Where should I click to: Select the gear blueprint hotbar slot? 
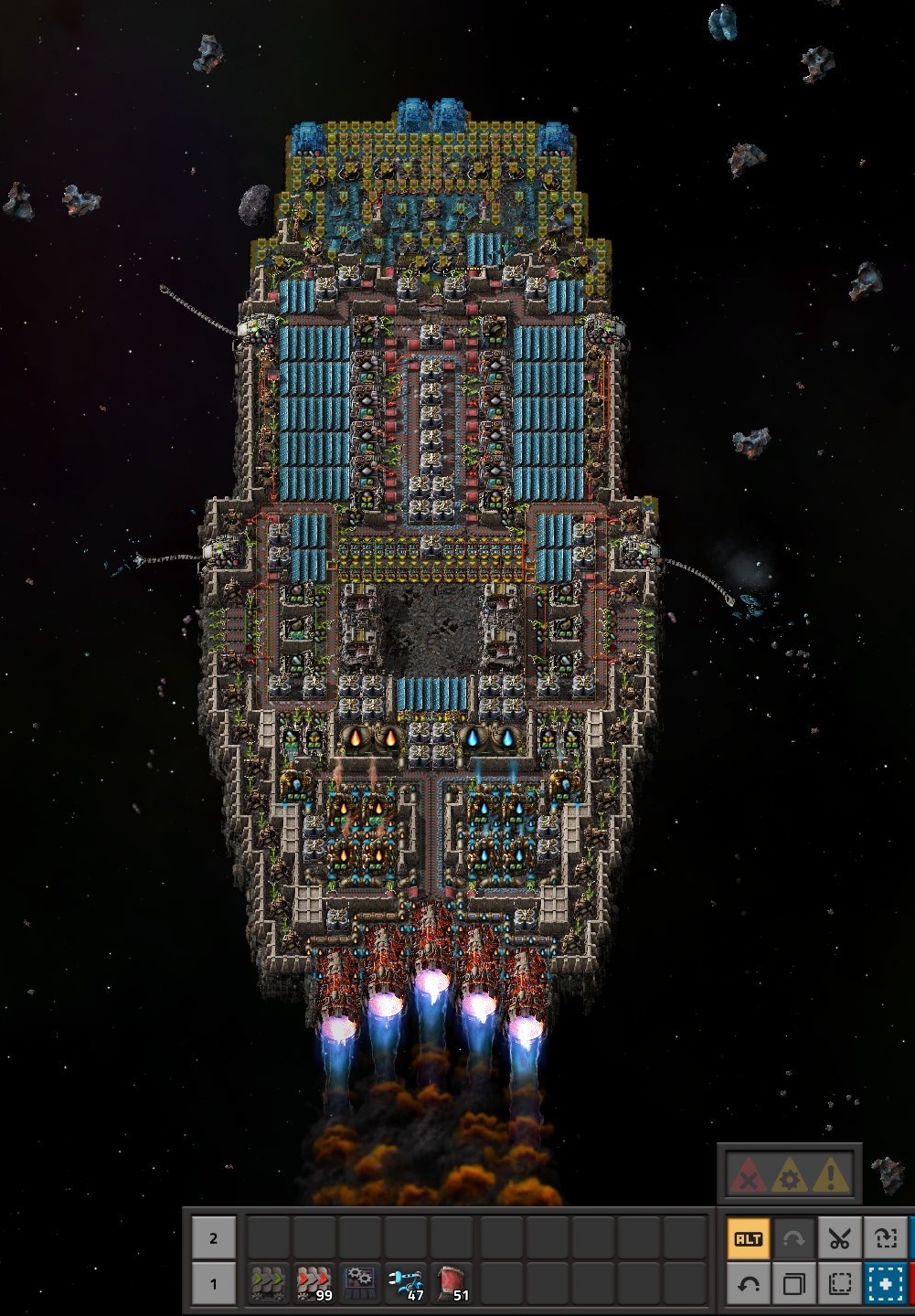tap(360, 1283)
